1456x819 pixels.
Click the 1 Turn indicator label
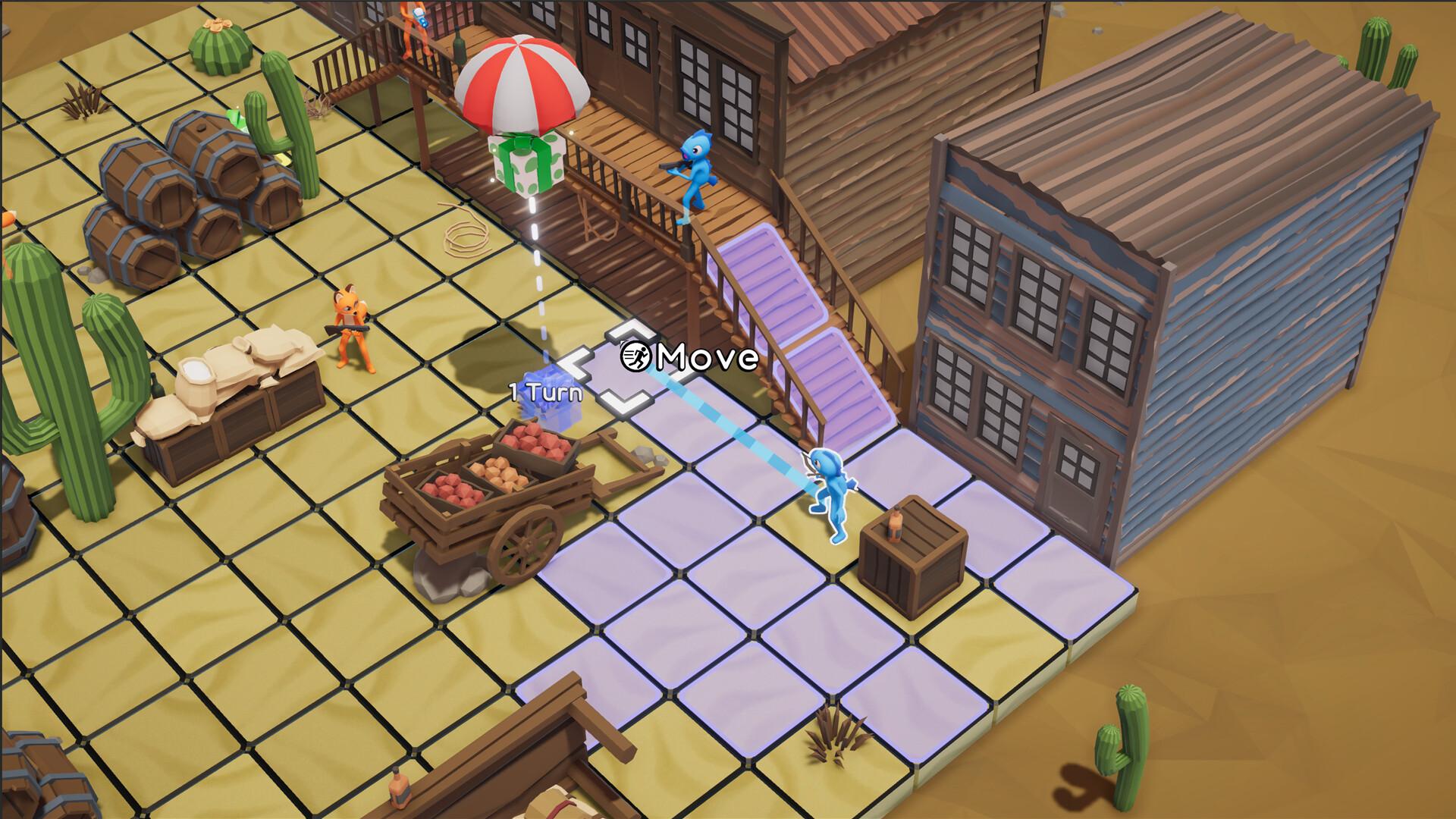click(x=544, y=393)
